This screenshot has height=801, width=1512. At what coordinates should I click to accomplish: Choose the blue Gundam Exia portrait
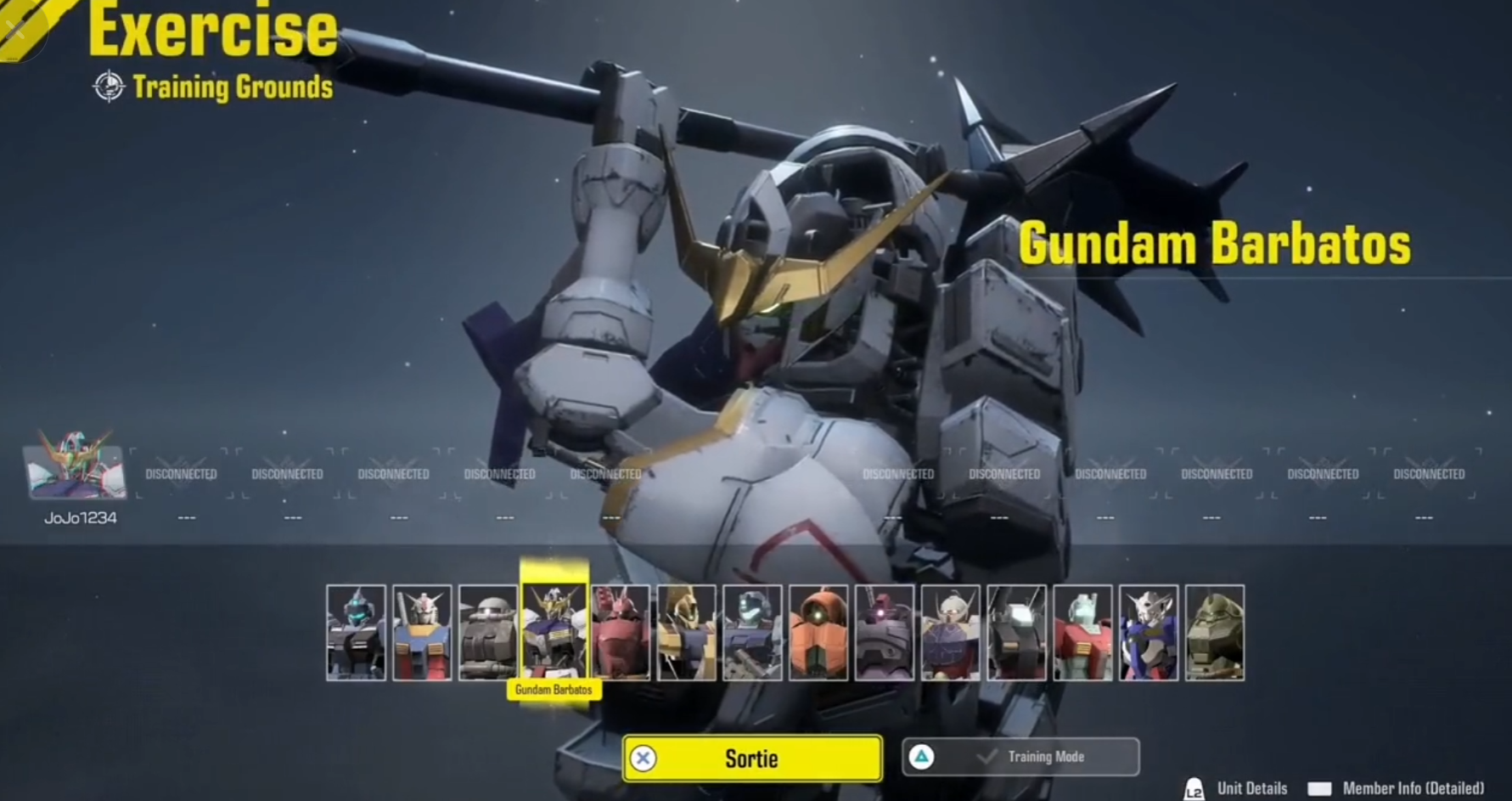(x=1149, y=632)
